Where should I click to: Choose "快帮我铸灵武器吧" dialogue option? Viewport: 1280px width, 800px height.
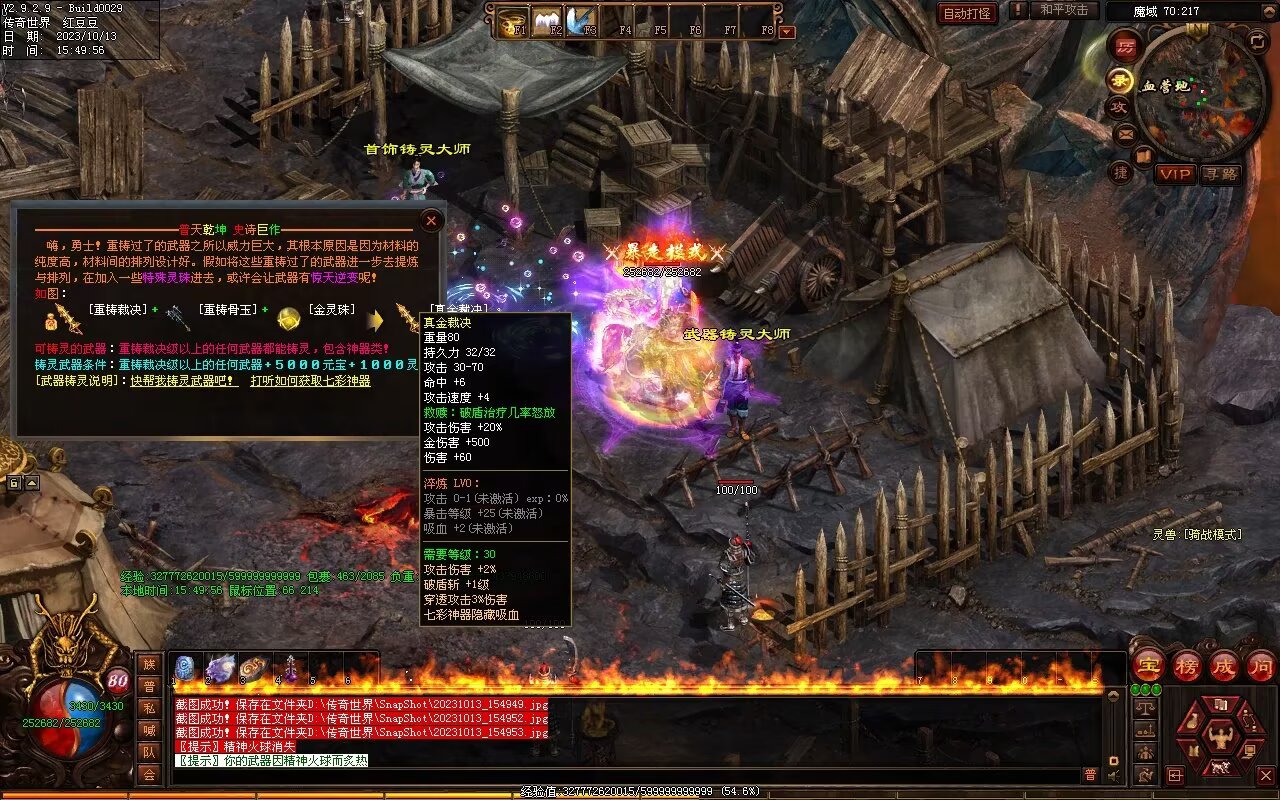(184, 381)
